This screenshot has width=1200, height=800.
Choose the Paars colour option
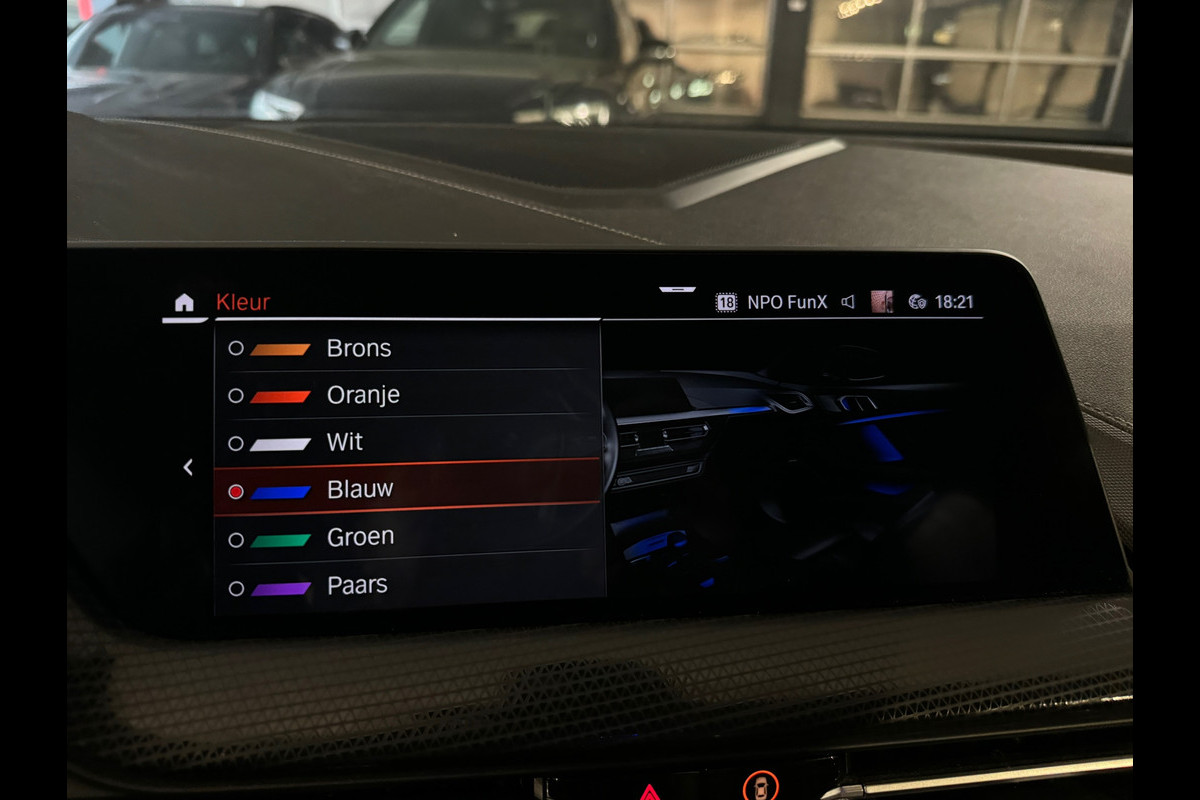coord(356,585)
